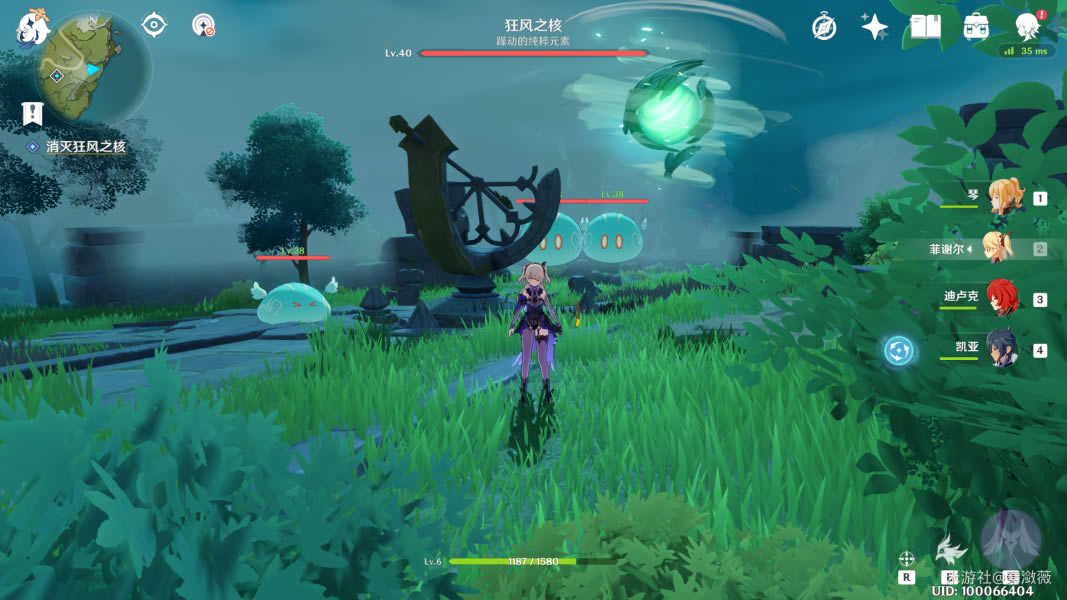
Task: Activate the raven elemental skill
Action: point(949,550)
